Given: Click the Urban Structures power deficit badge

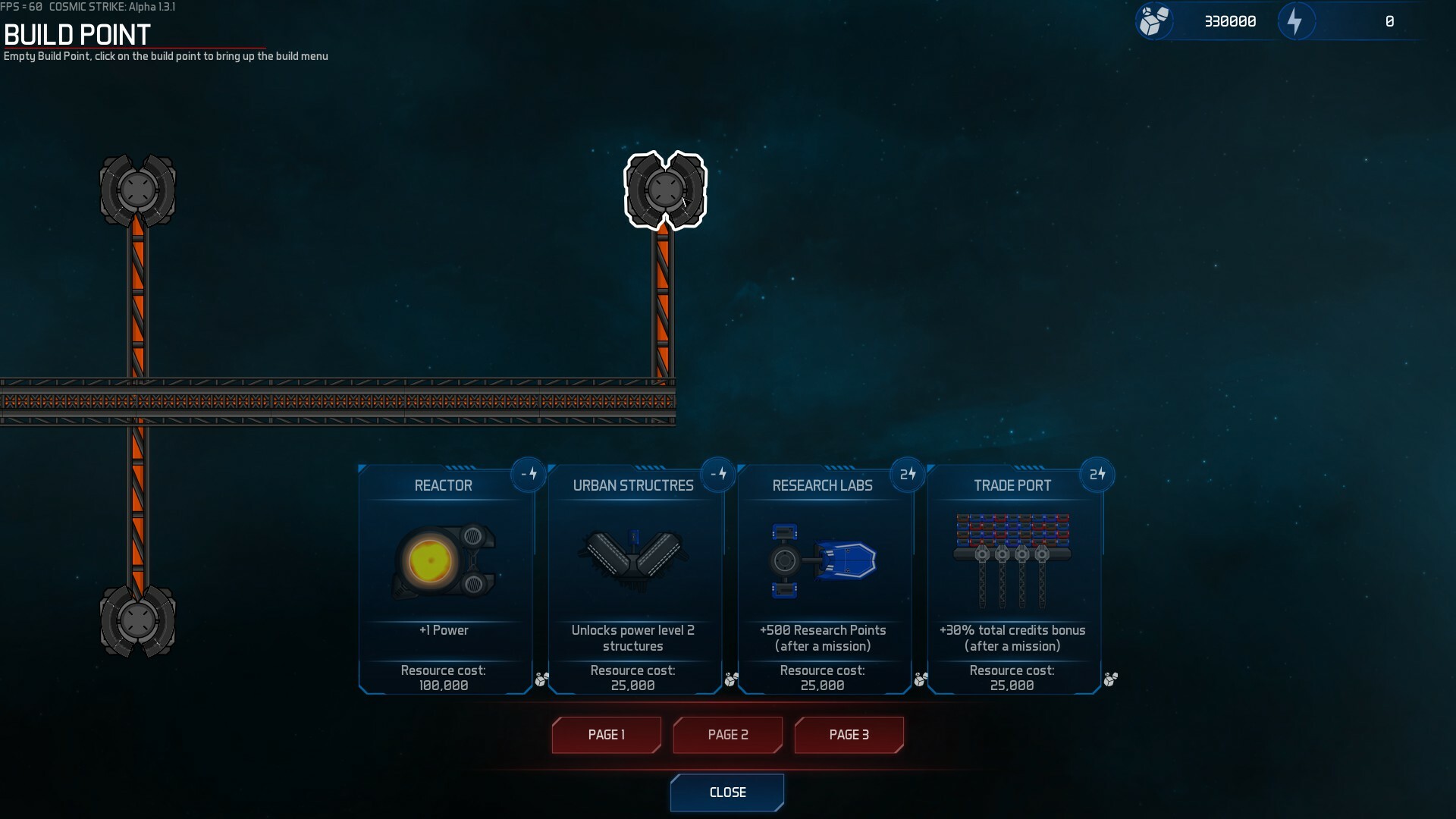Looking at the screenshot, I should pyautogui.click(x=719, y=474).
